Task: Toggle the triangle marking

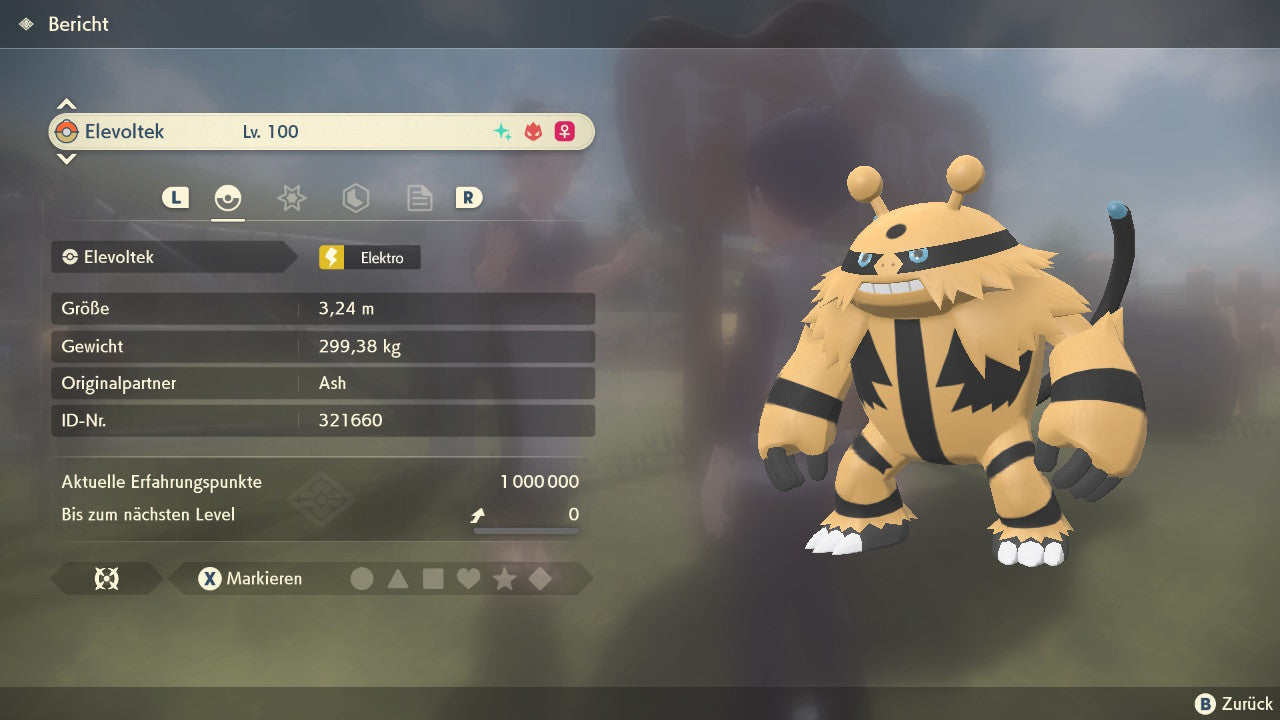Action: point(398,578)
